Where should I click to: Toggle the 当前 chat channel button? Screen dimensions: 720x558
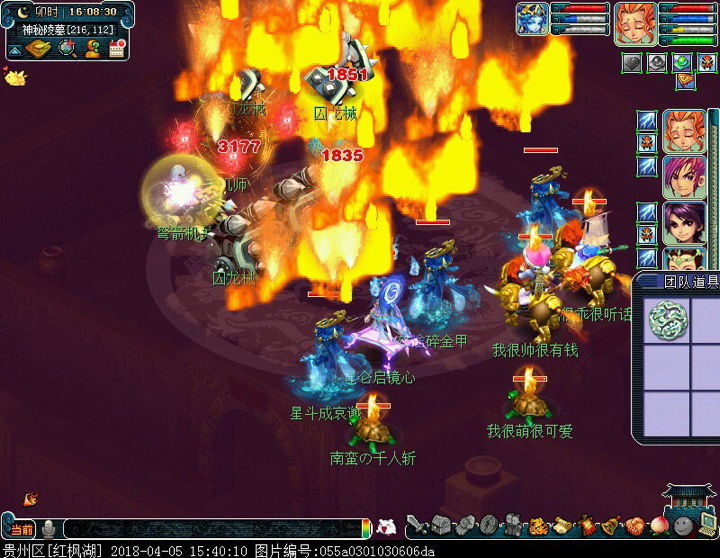tap(21, 529)
